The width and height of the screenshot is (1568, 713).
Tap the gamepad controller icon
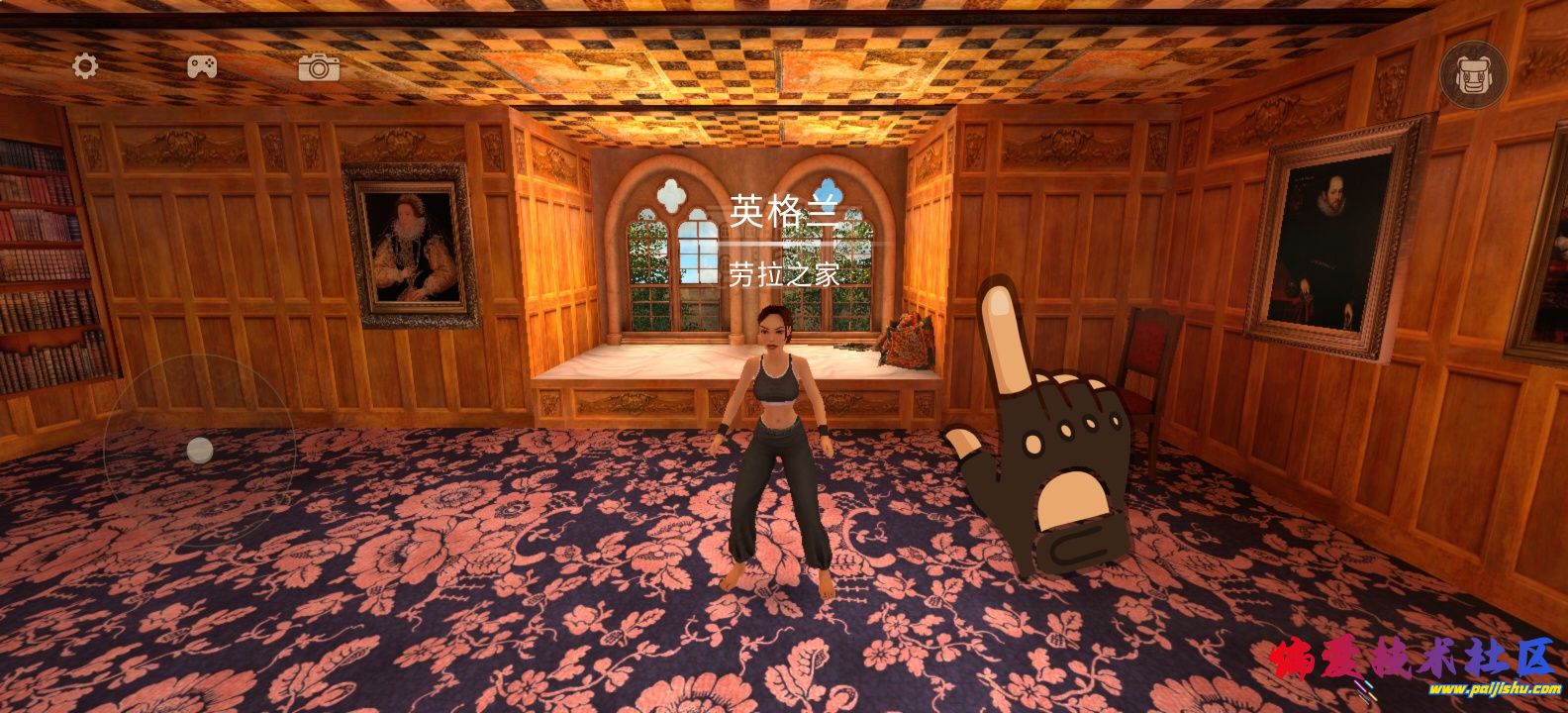click(x=203, y=66)
